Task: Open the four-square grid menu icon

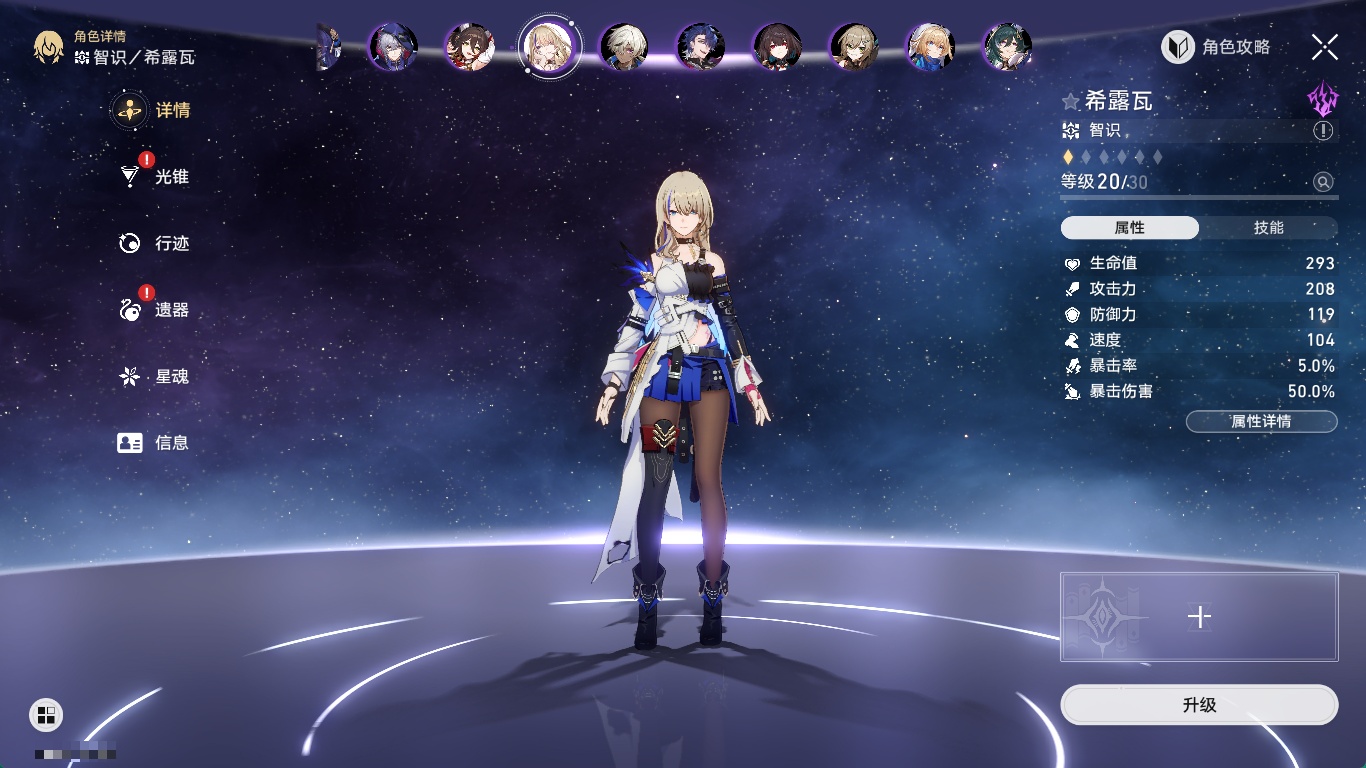Action: (46, 714)
